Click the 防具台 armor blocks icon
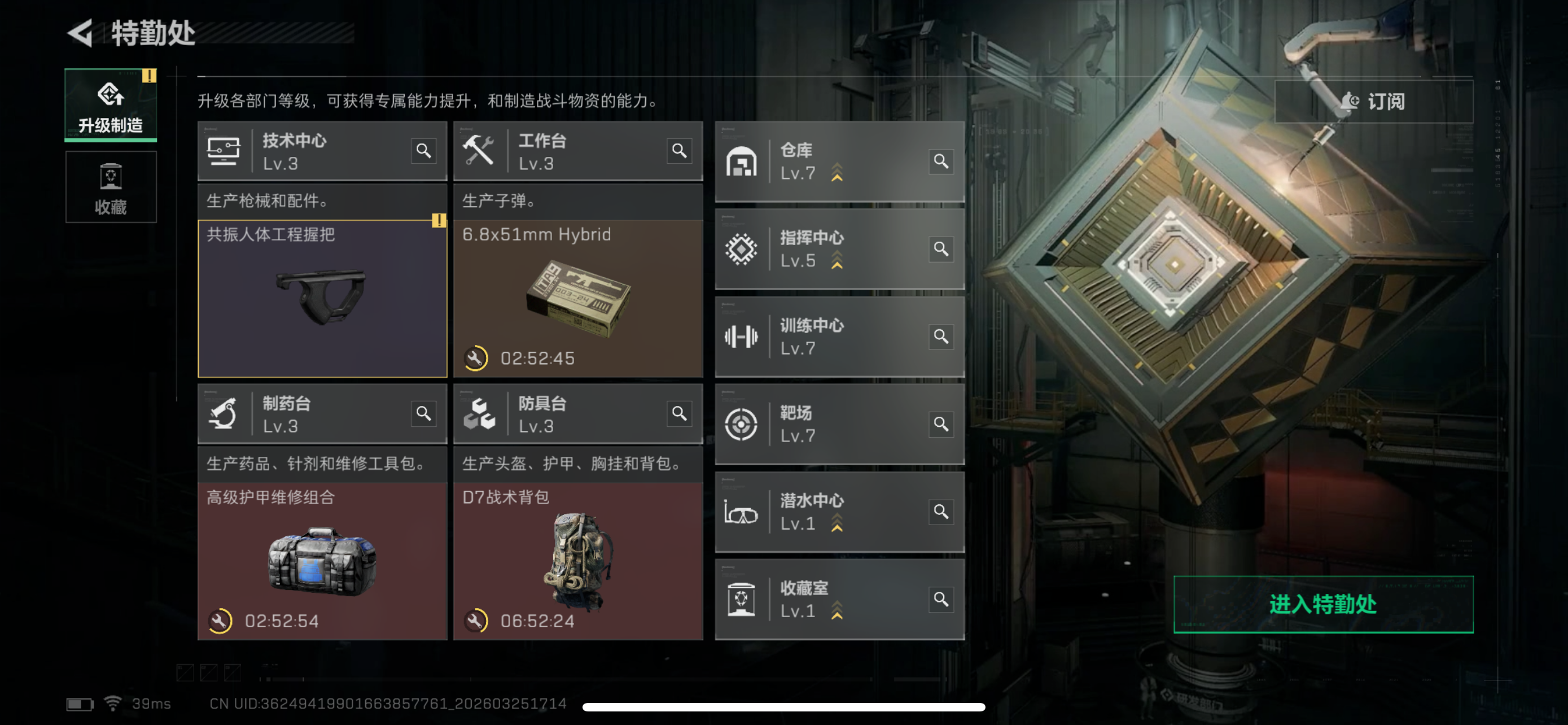This screenshot has width=1568, height=725. pos(481,414)
